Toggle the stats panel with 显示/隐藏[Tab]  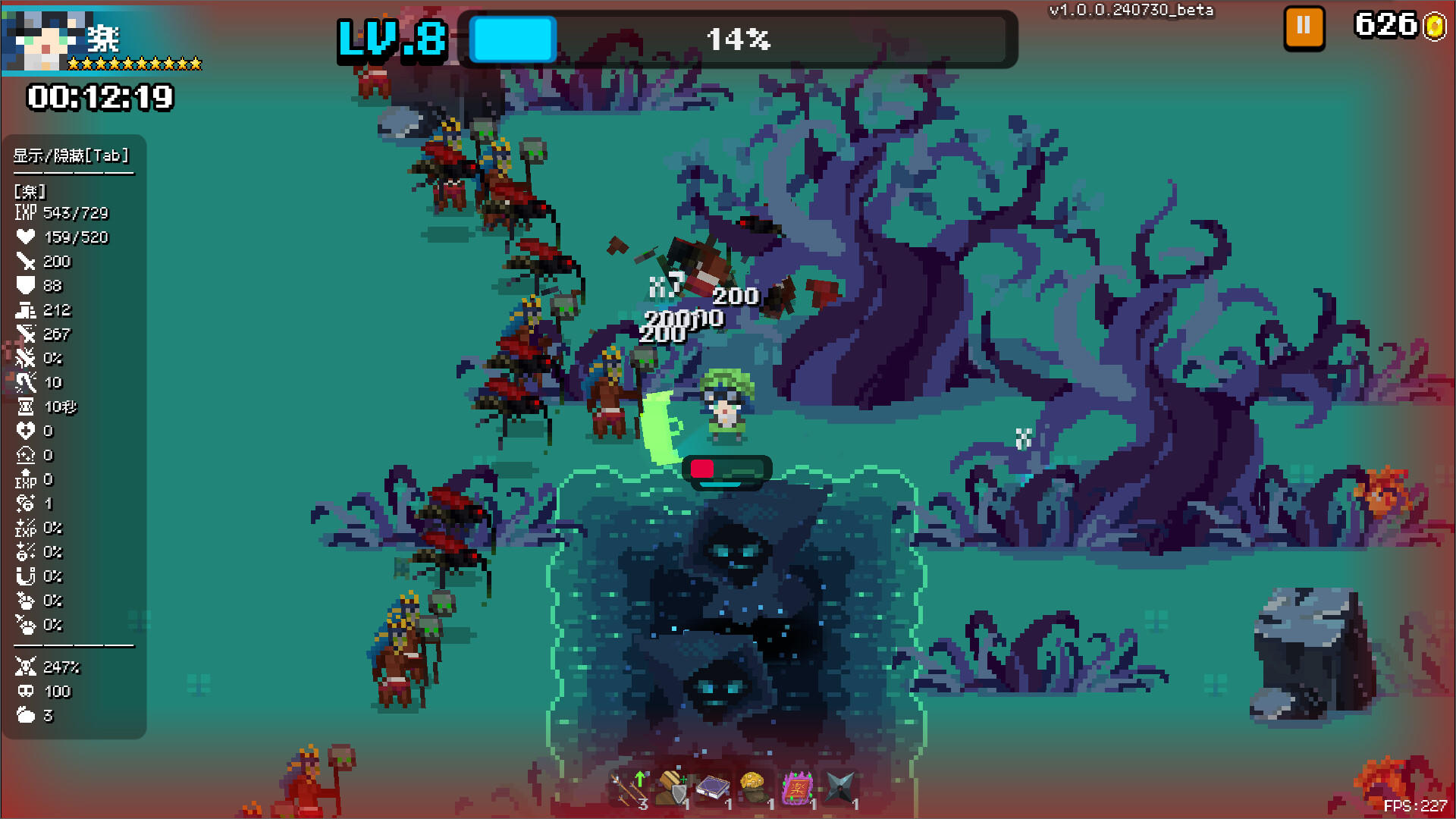[x=70, y=156]
